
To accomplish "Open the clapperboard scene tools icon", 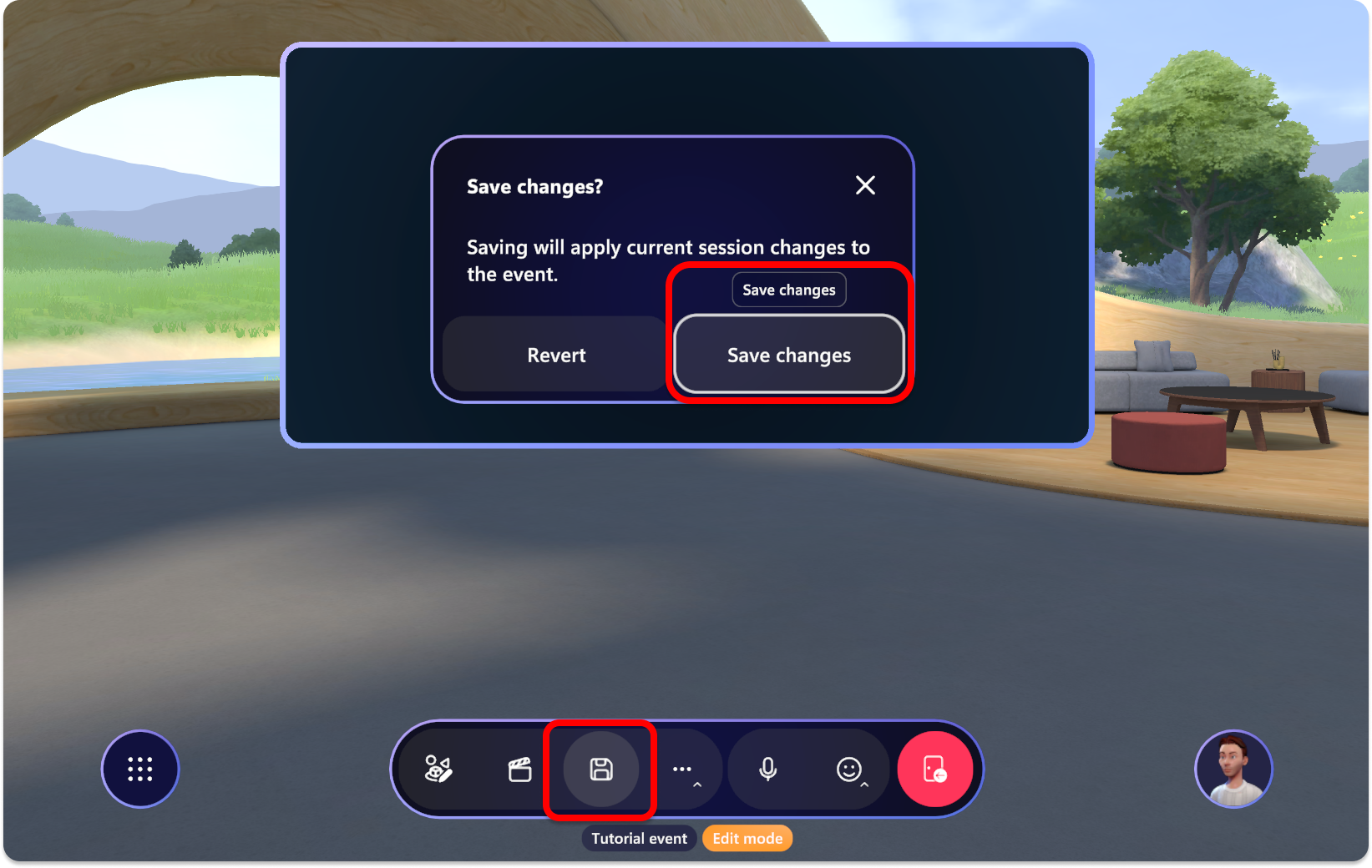I will click(x=520, y=769).
